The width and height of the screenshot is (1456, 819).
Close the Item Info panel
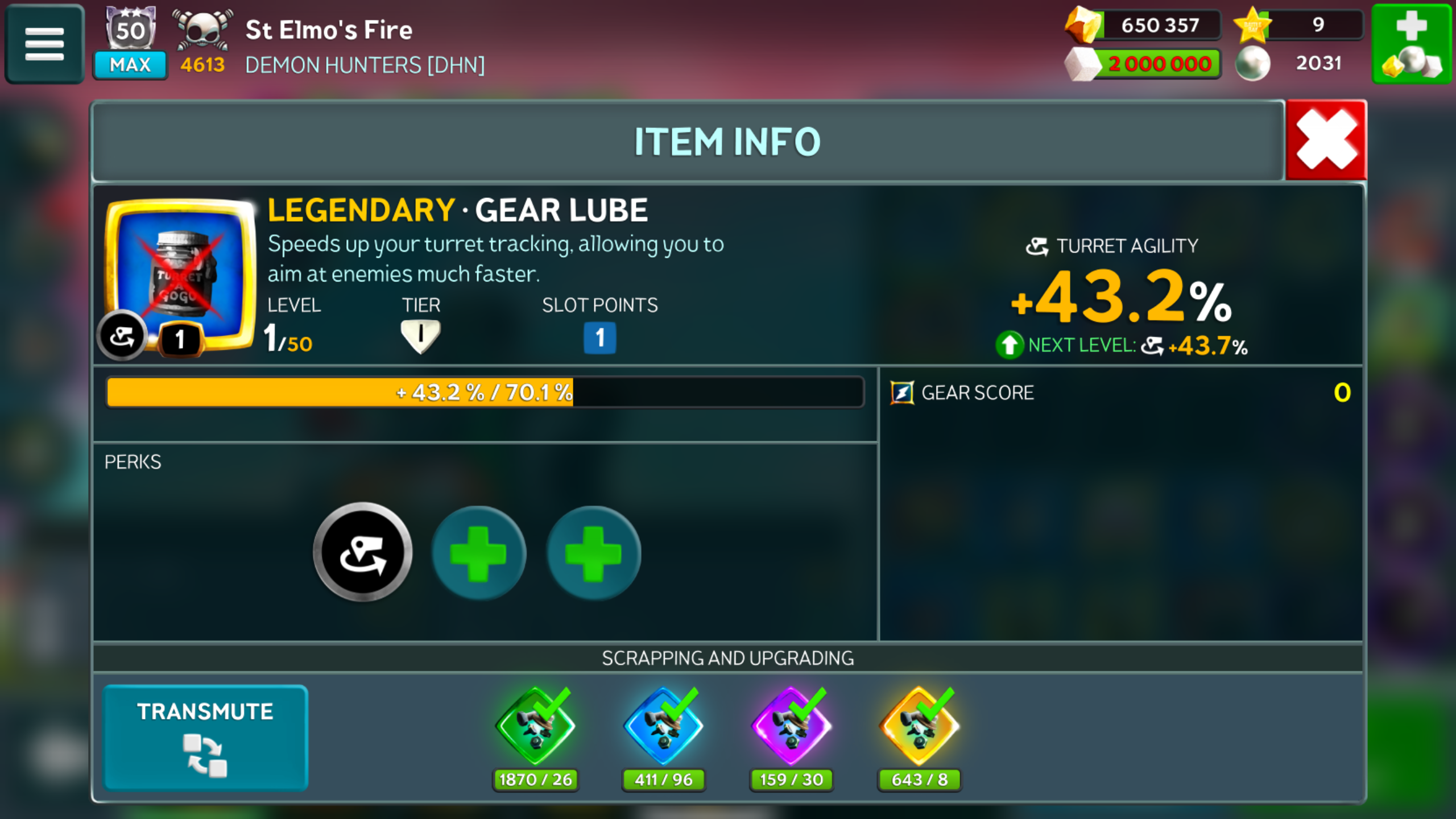click(x=1326, y=140)
